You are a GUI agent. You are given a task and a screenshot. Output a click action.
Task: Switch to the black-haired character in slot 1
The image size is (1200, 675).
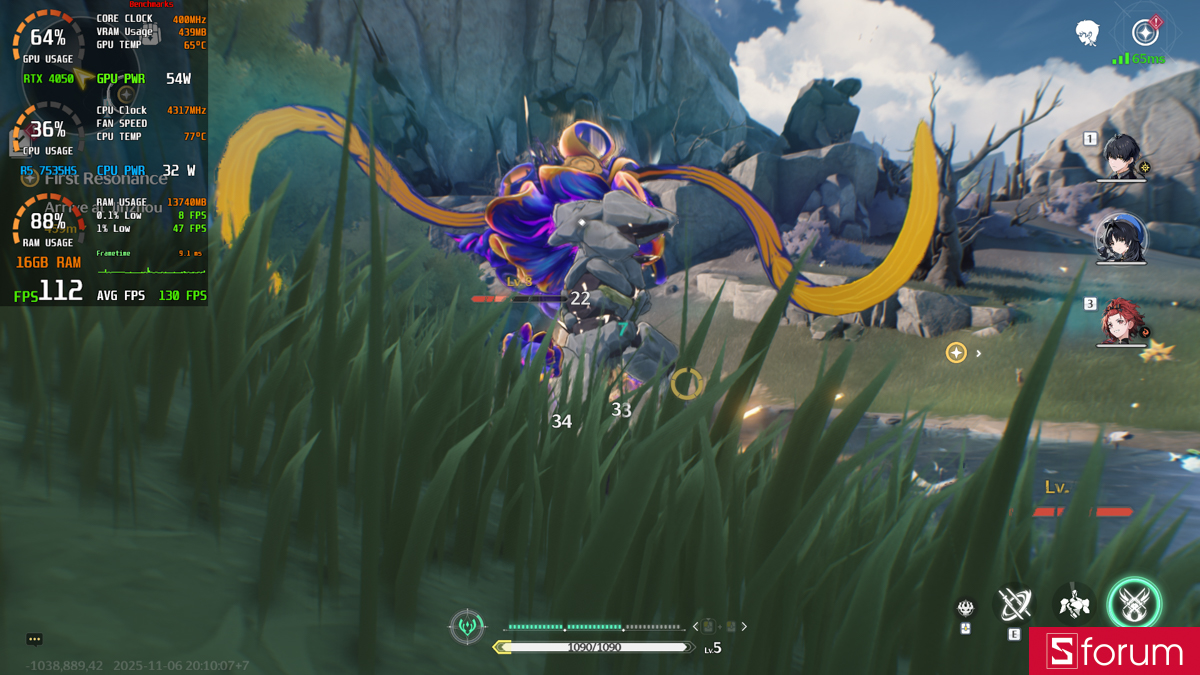coord(1122,157)
